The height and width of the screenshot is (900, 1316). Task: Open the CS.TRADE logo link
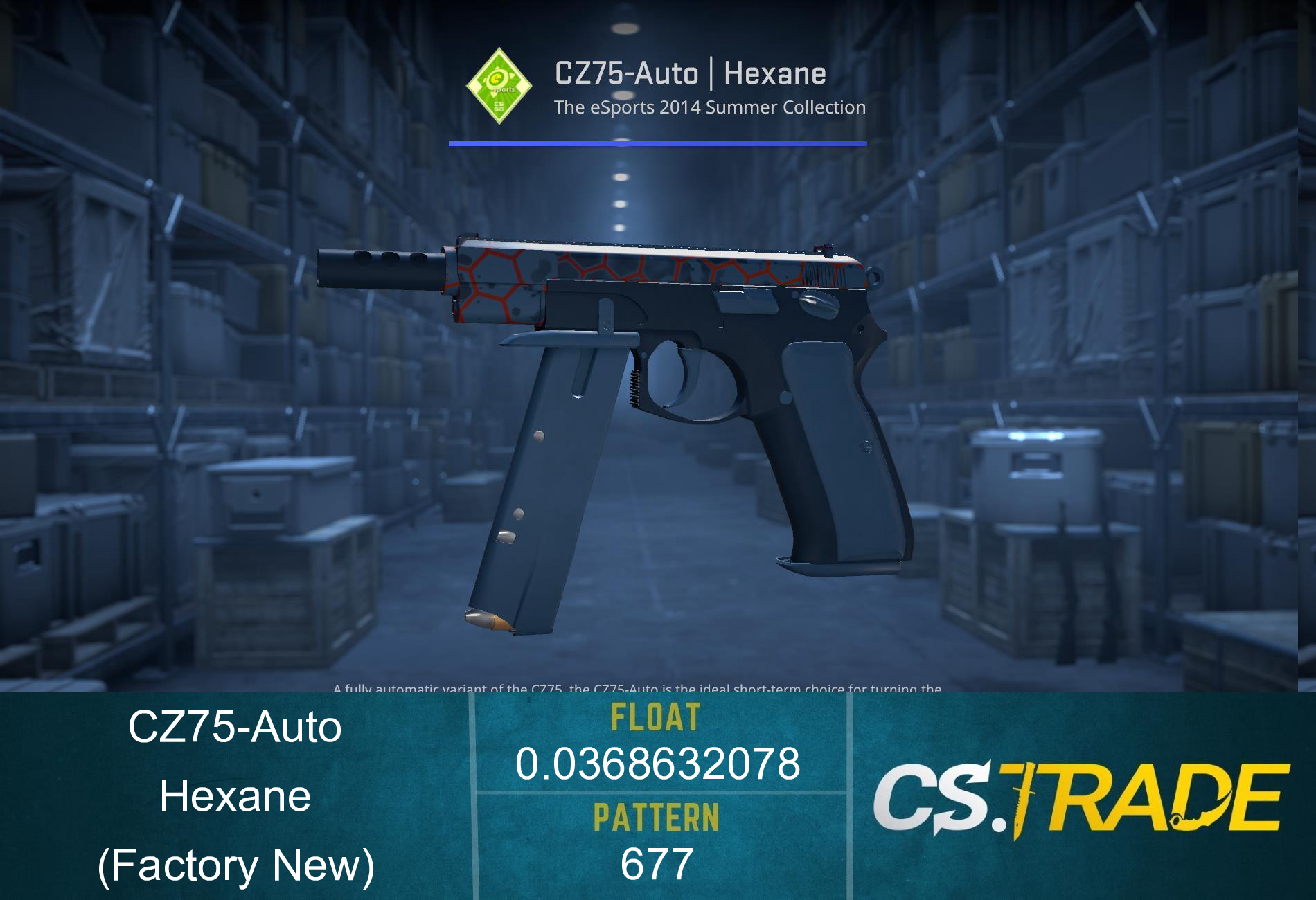(x=1079, y=798)
